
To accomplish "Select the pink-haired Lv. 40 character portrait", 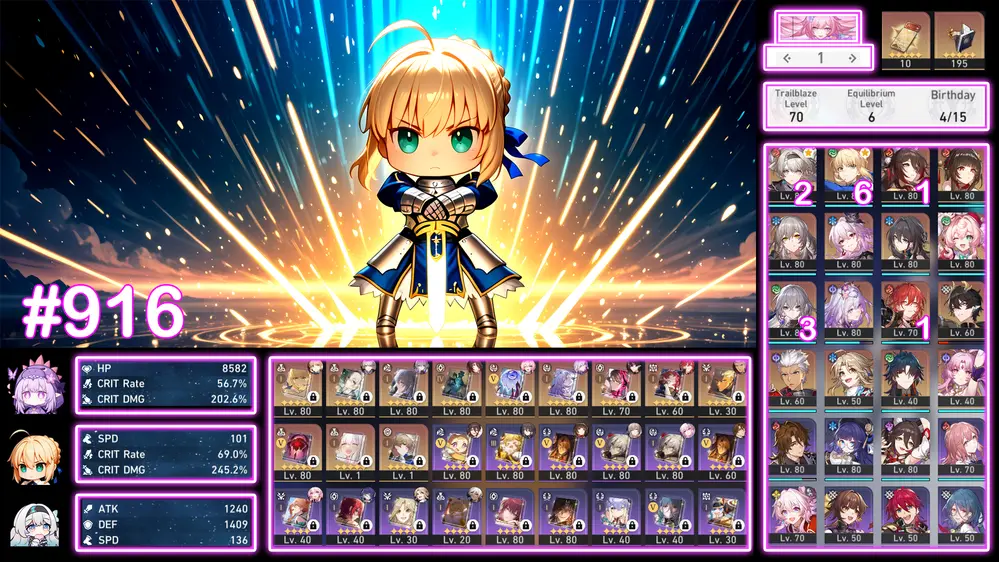I will 962,375.
